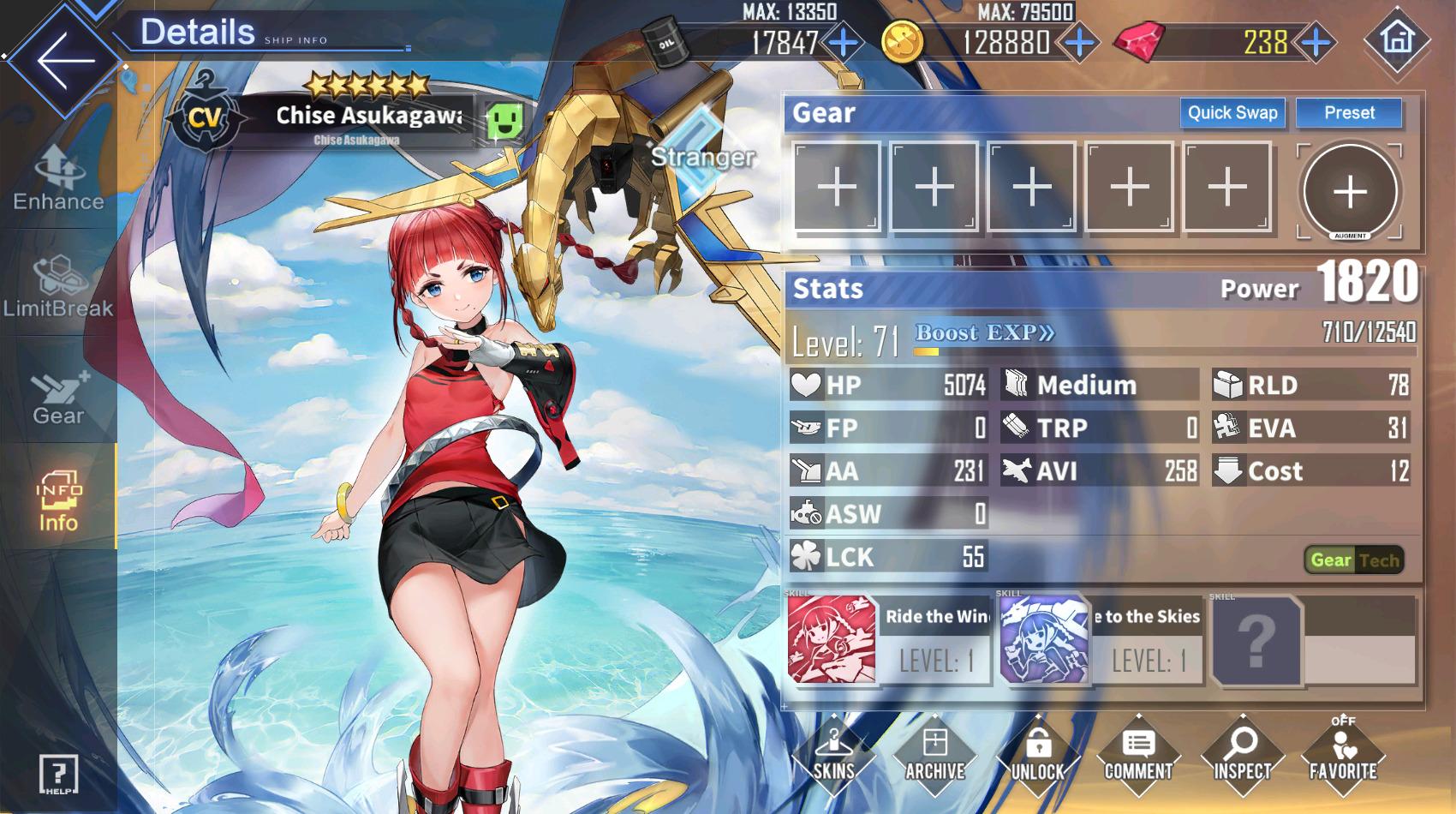Add more gems with the plus button
Screen dimensions: 1456x814
click(x=1316, y=42)
